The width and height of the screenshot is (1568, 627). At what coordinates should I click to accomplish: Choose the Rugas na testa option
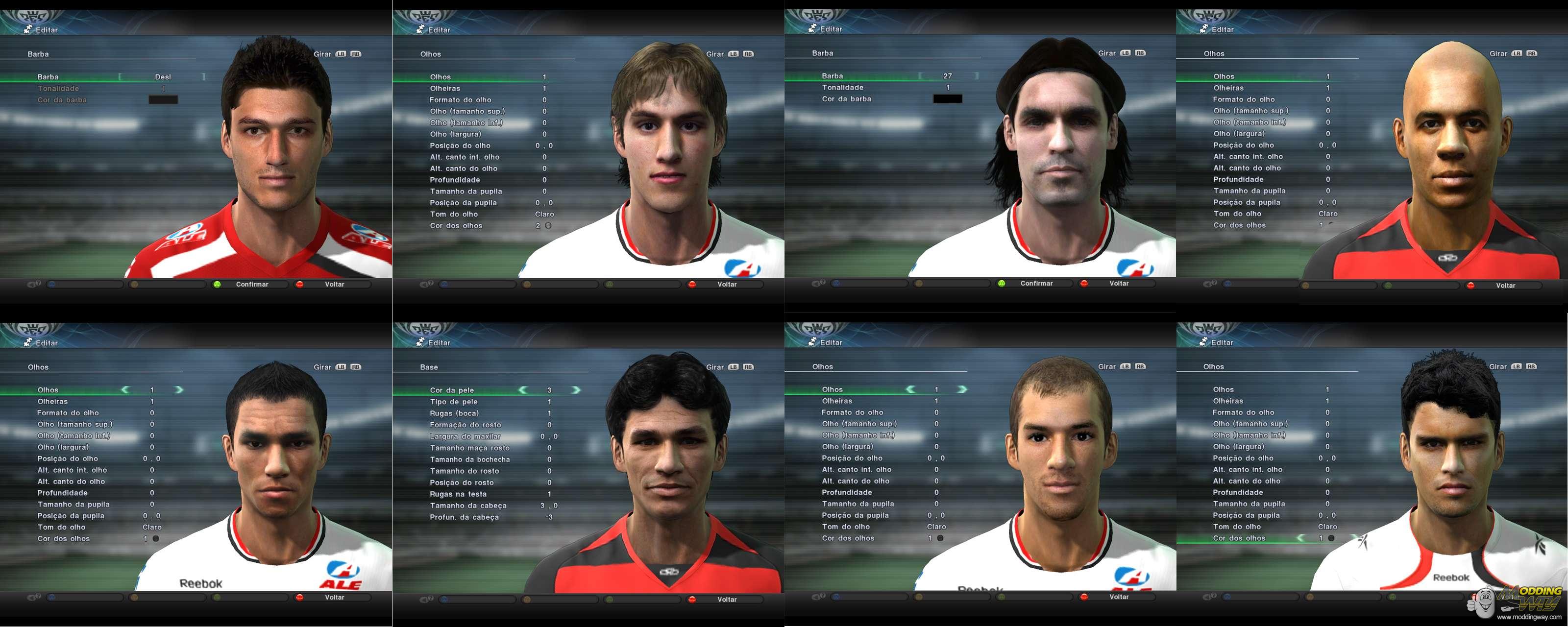point(458,494)
